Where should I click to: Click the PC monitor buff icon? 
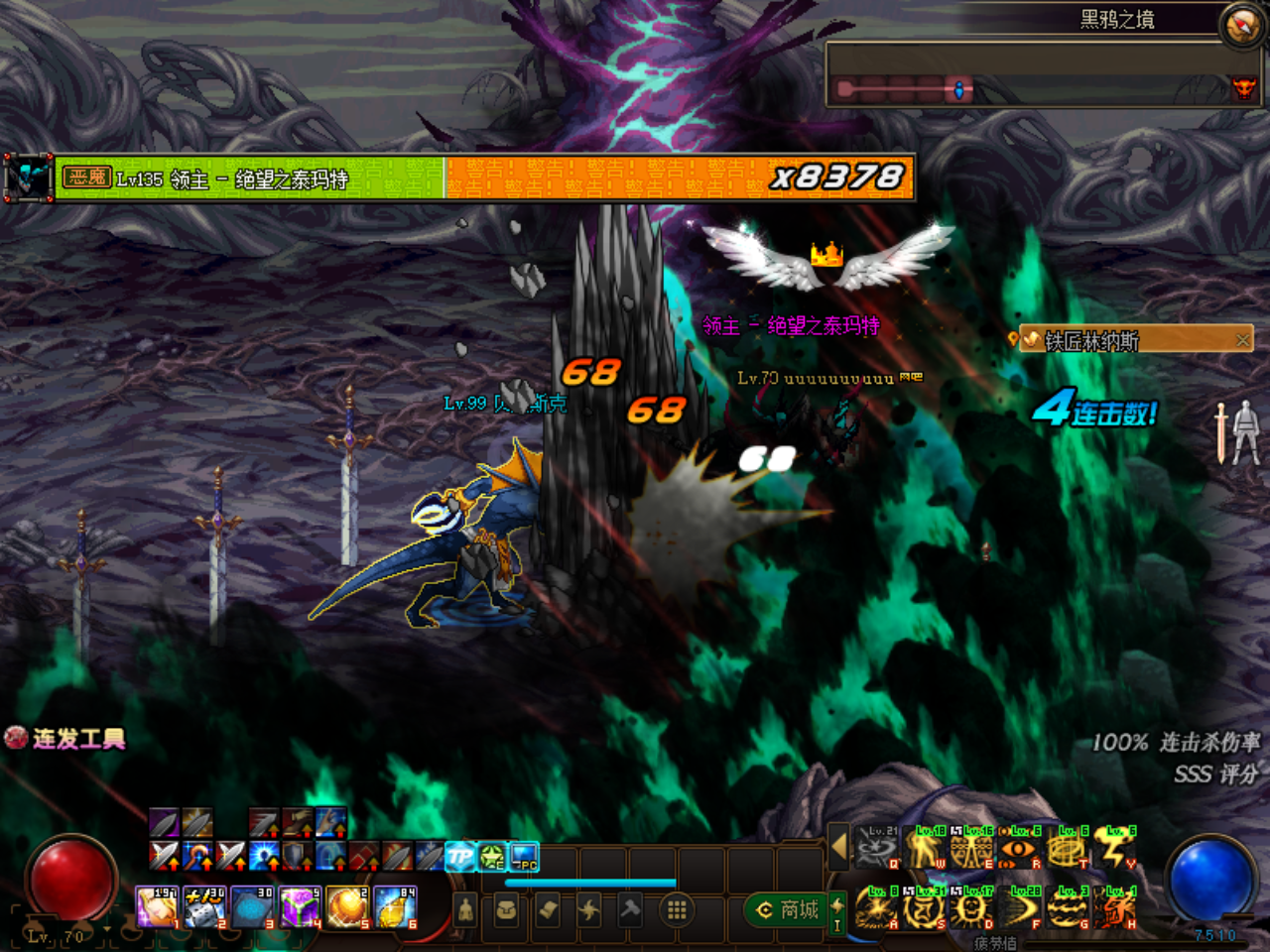(x=524, y=857)
